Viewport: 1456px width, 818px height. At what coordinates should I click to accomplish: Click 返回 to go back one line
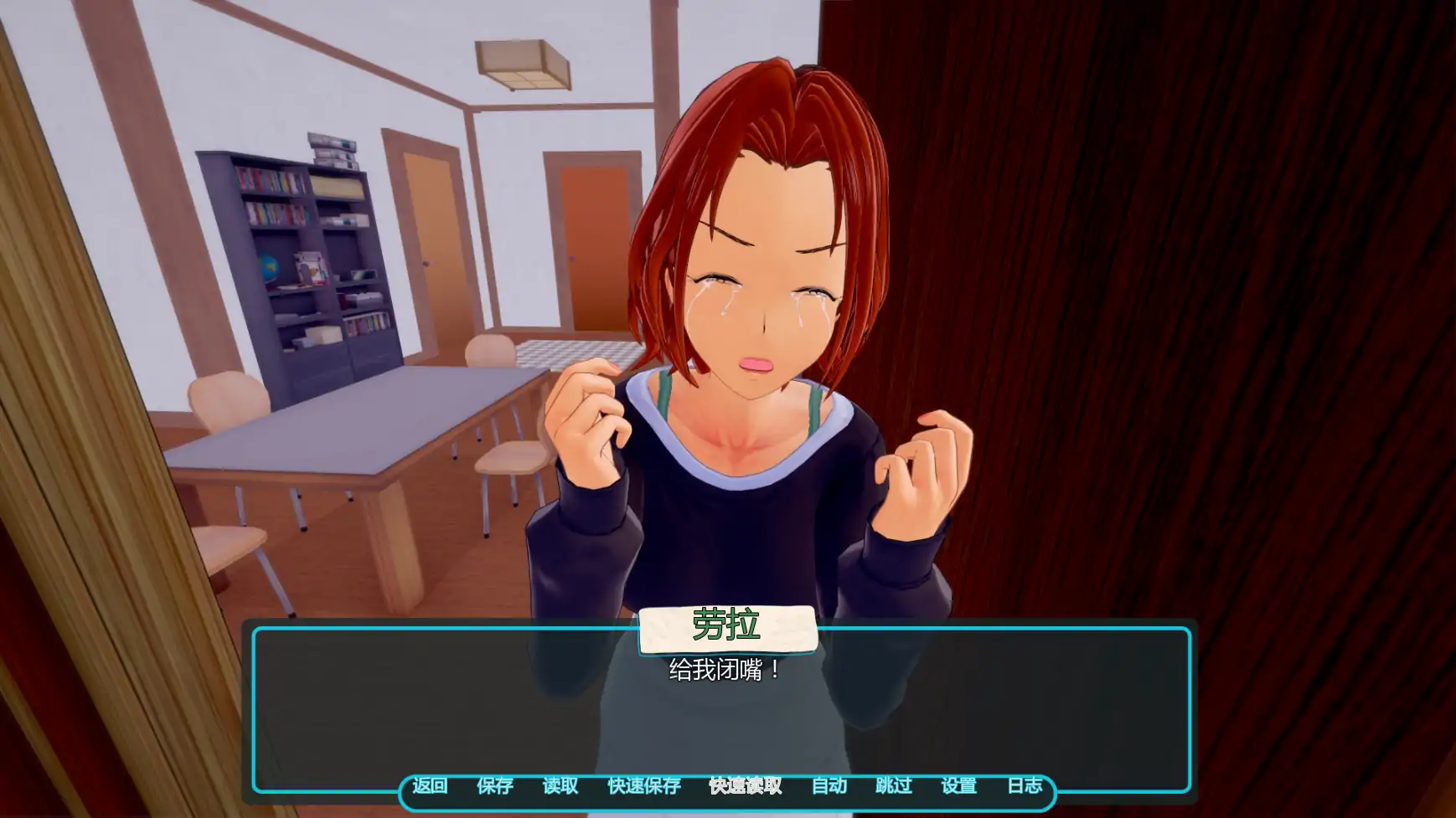pyautogui.click(x=429, y=786)
